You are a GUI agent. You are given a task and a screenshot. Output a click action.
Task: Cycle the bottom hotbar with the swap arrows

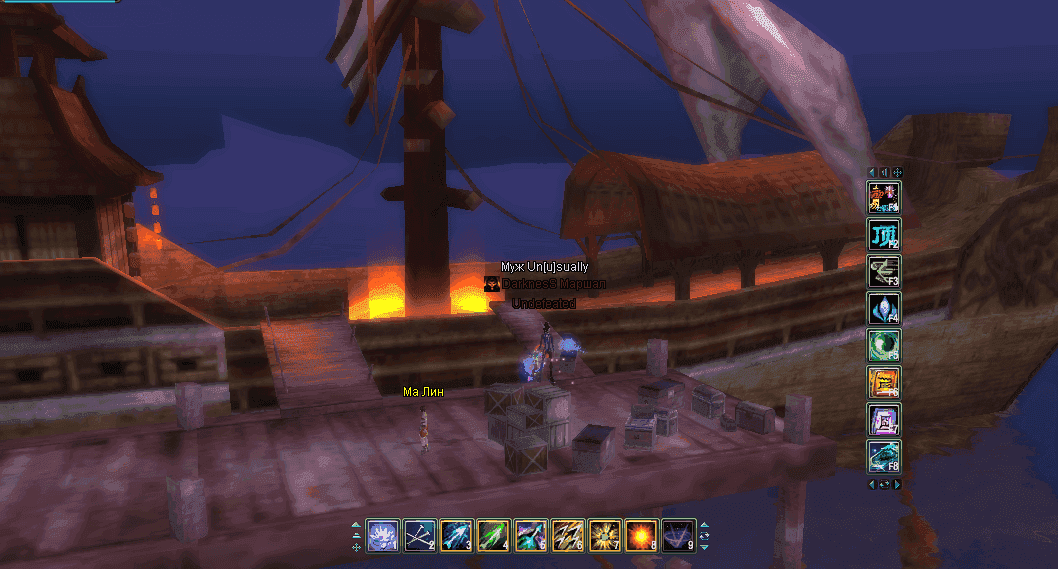705,536
